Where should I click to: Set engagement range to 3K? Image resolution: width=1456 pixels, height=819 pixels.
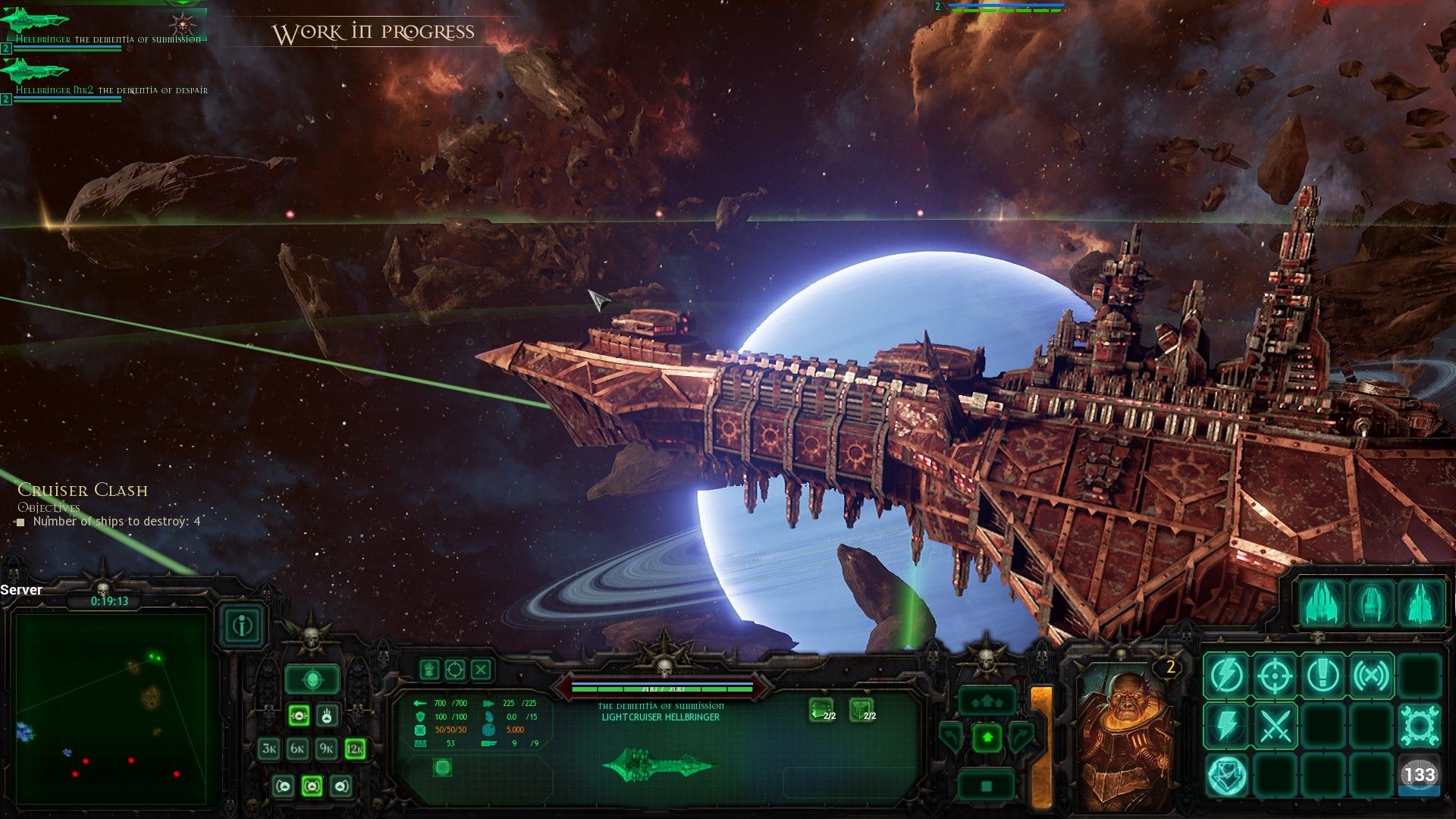(269, 749)
